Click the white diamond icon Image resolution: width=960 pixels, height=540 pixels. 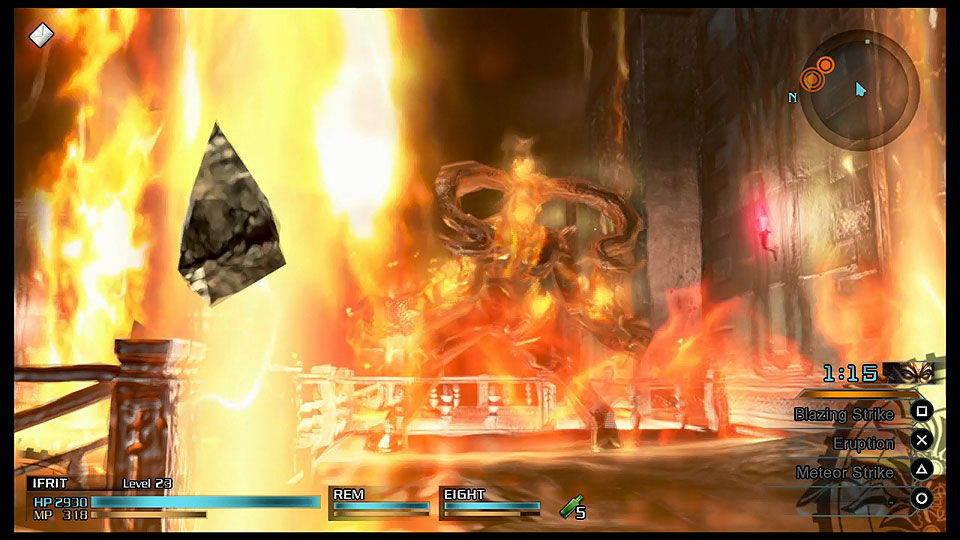(41, 34)
